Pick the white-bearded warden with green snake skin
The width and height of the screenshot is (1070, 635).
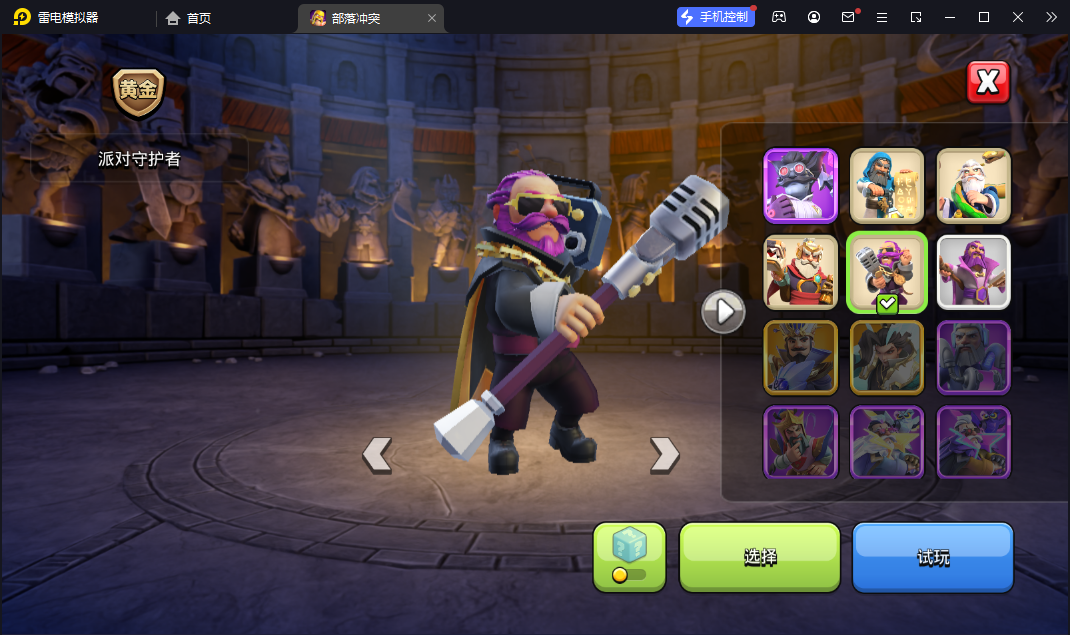(974, 186)
